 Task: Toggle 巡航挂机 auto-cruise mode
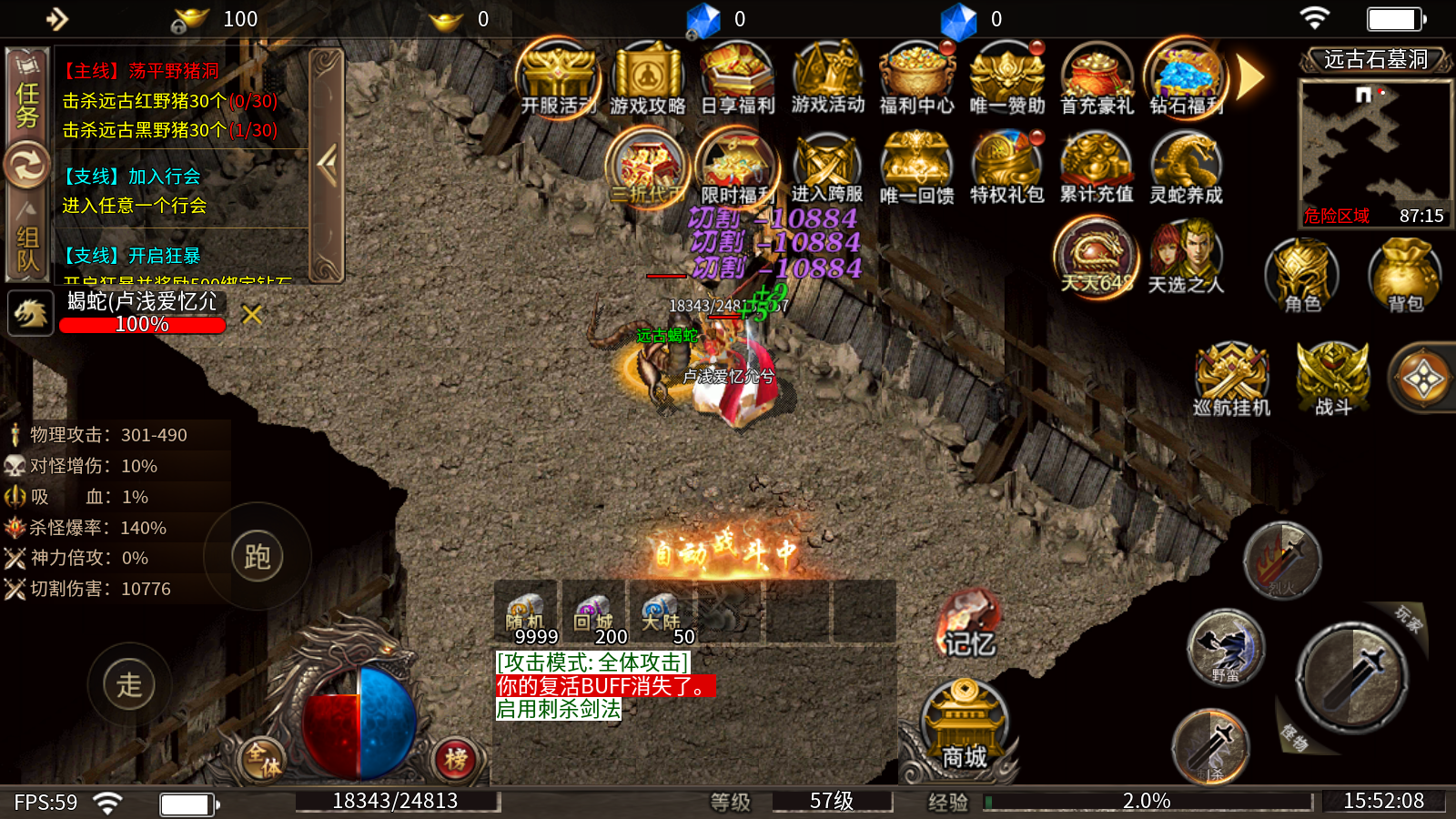(1231, 379)
